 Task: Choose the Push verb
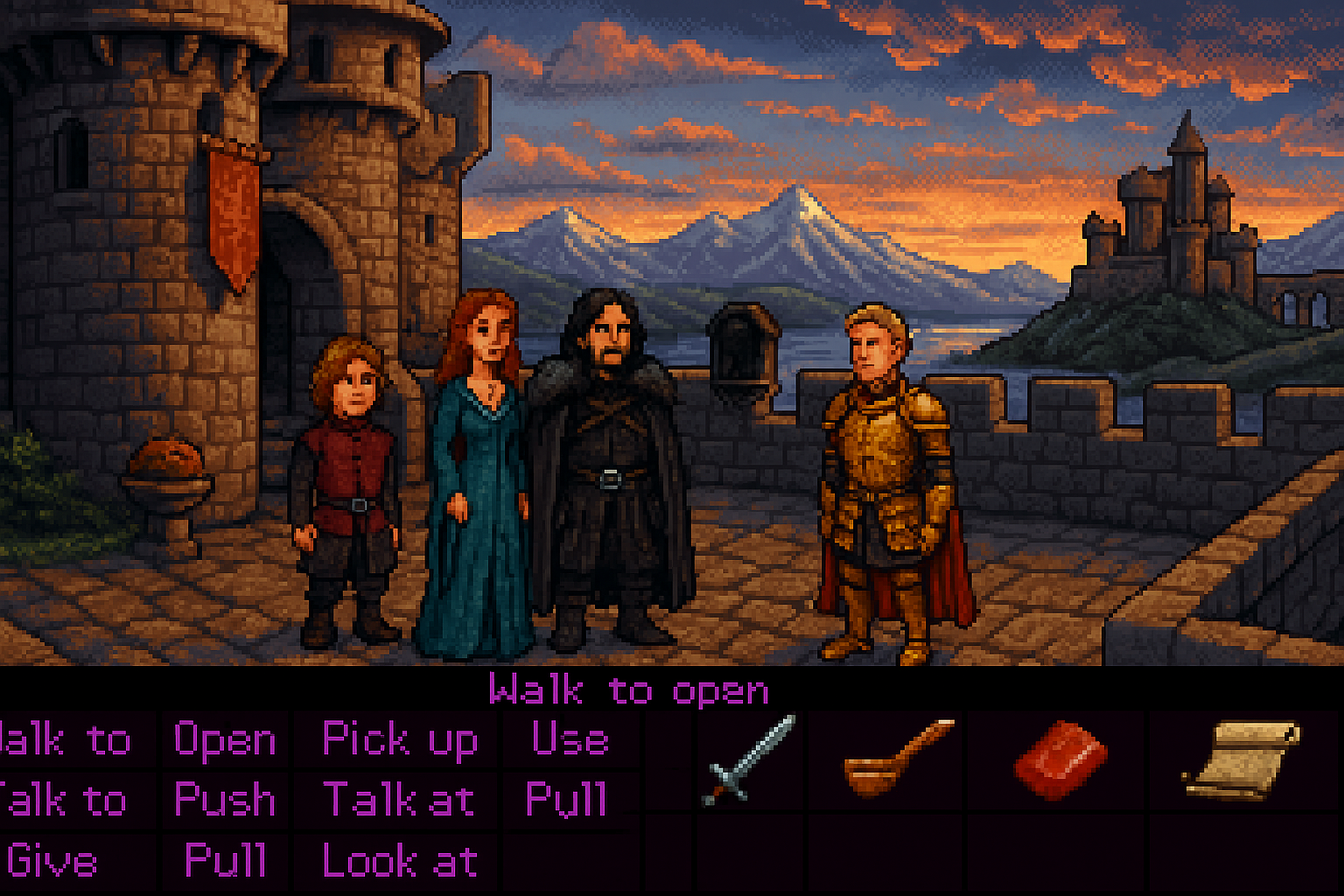(225, 800)
